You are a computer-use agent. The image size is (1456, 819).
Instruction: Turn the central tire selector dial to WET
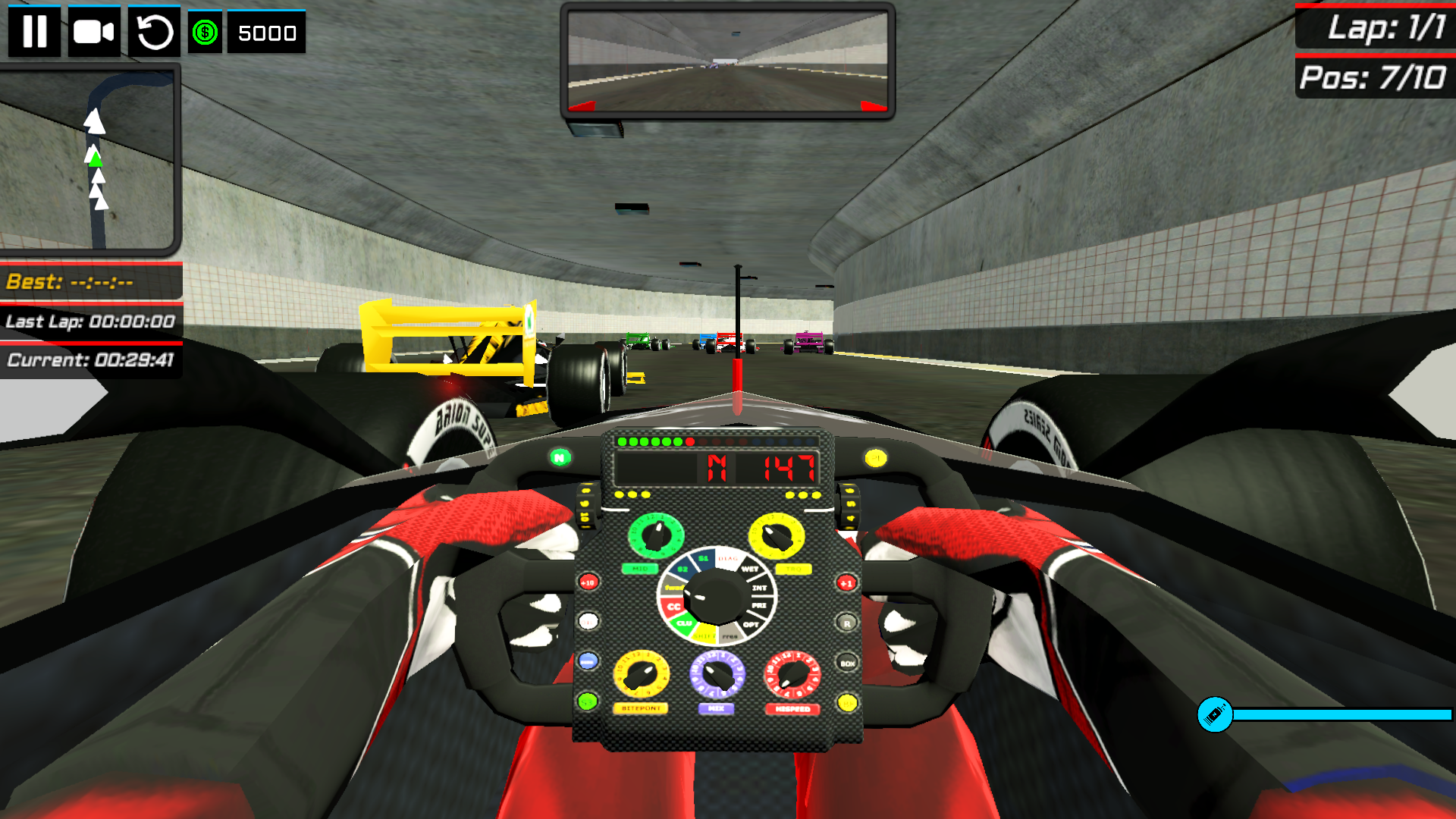click(x=749, y=569)
